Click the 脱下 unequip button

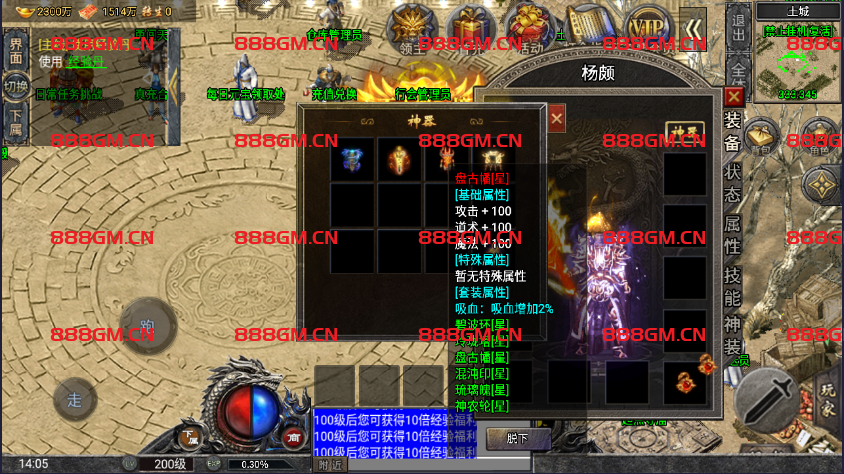pos(513,439)
